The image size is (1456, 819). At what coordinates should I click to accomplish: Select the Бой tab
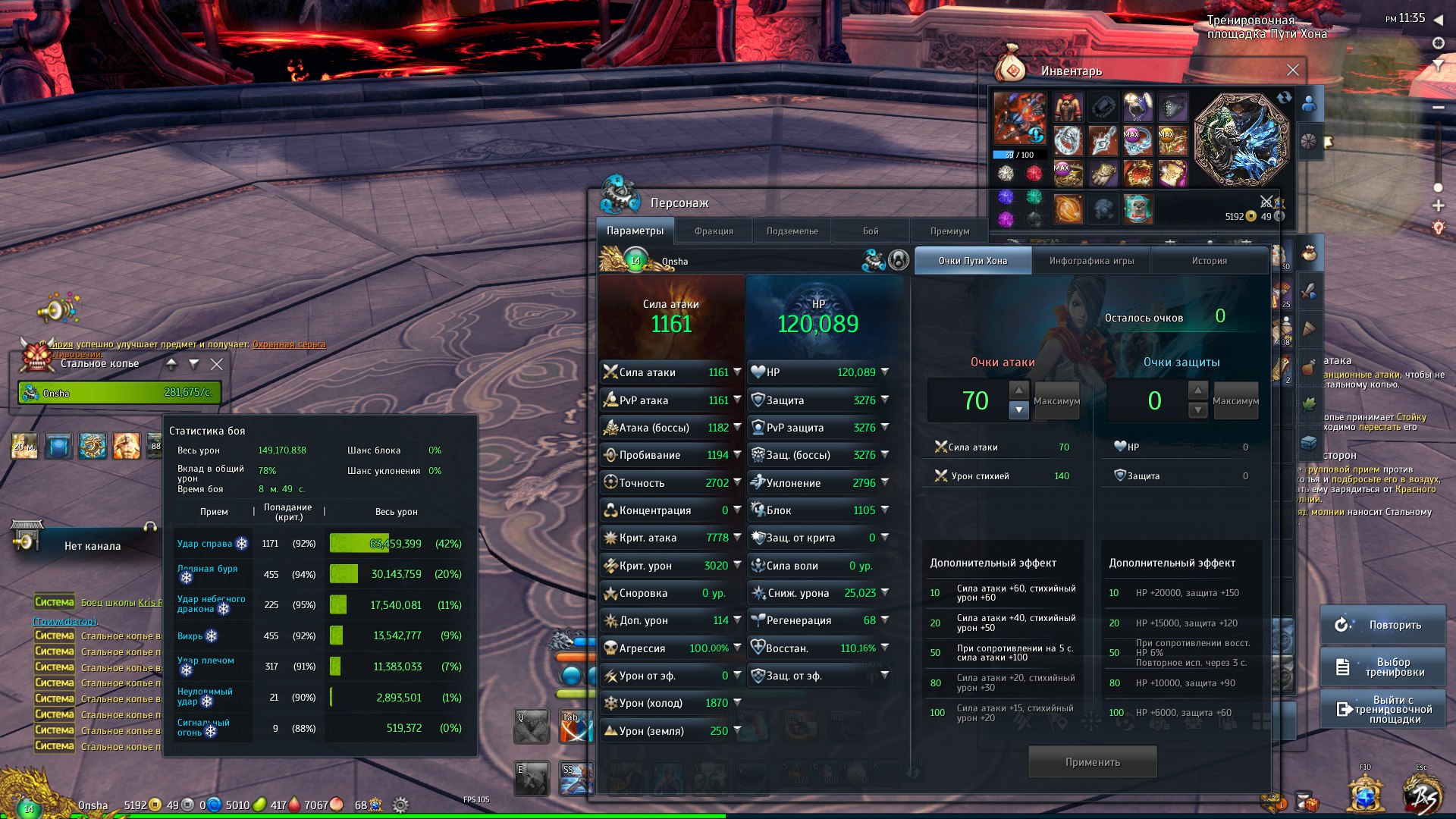pyautogui.click(x=871, y=231)
